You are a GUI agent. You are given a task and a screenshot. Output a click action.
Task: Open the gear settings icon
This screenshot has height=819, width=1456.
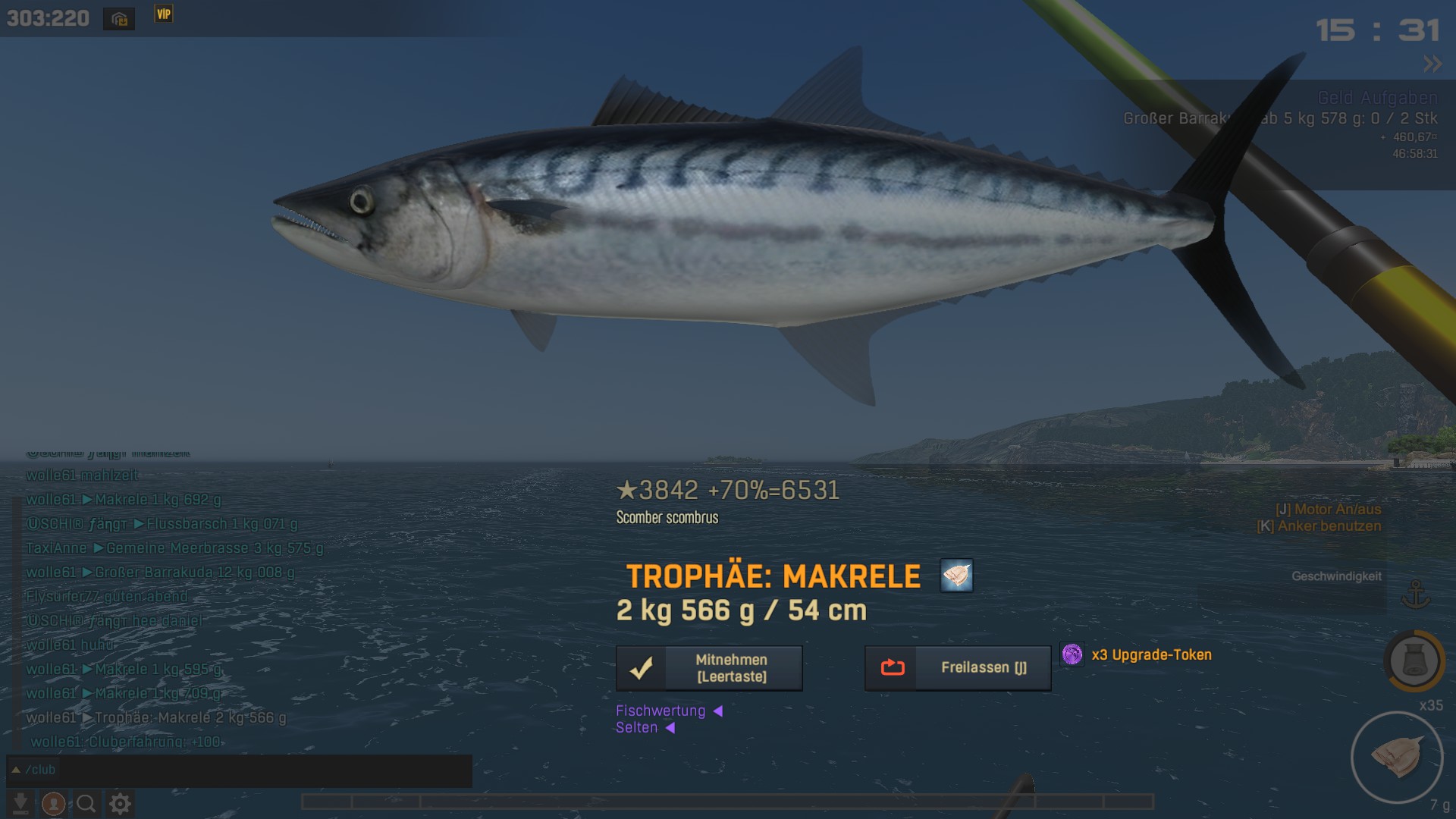(x=120, y=803)
